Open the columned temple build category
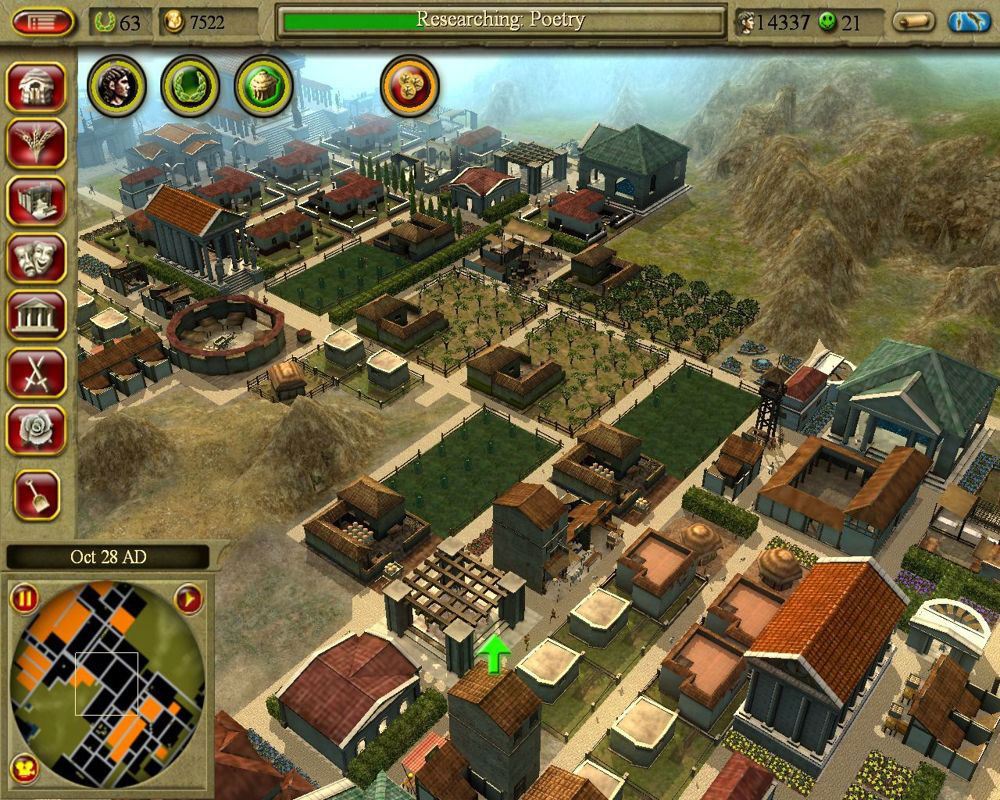The width and height of the screenshot is (1000, 800). tap(37, 316)
